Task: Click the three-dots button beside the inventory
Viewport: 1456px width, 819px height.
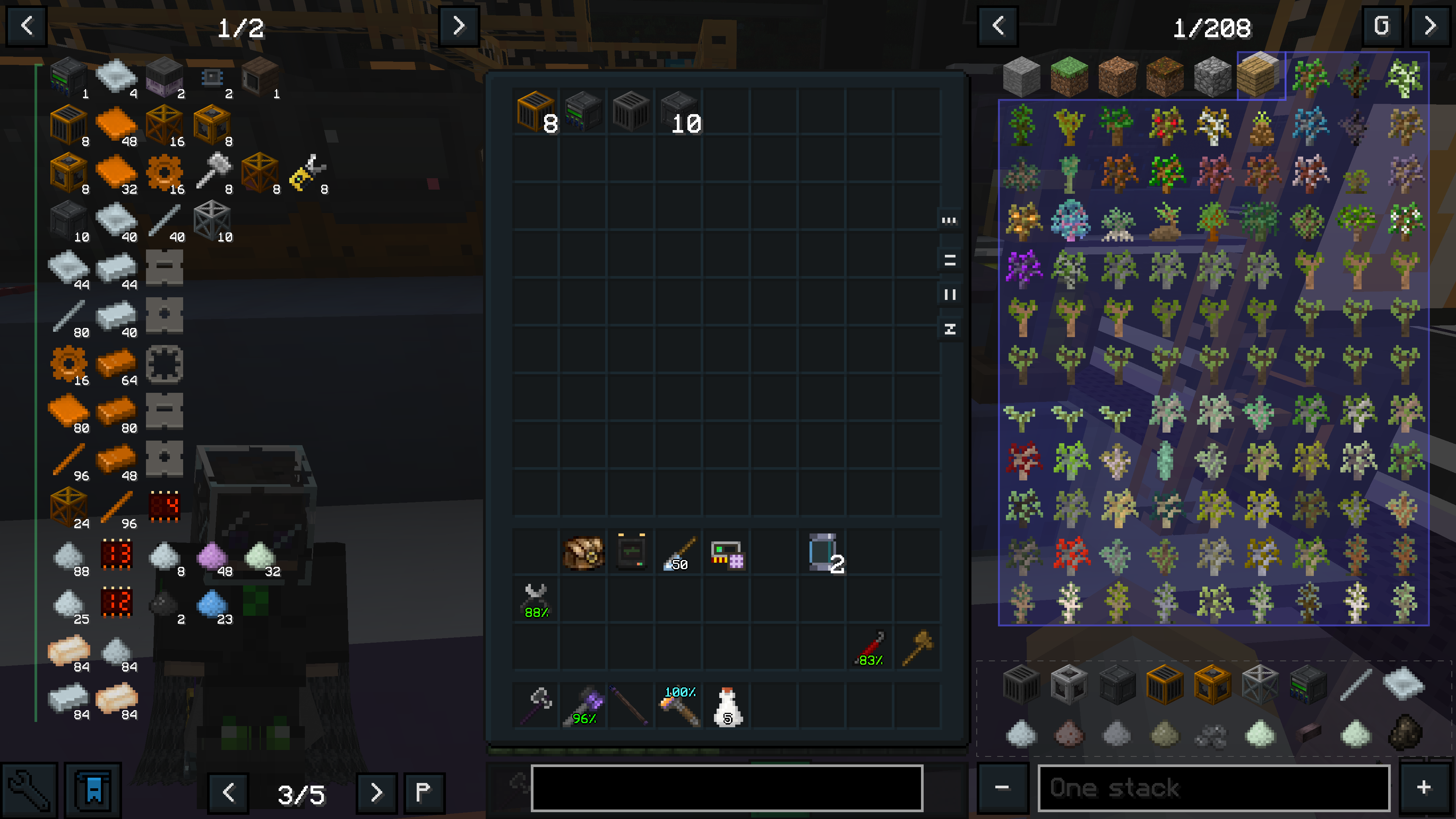Action: tap(949, 220)
